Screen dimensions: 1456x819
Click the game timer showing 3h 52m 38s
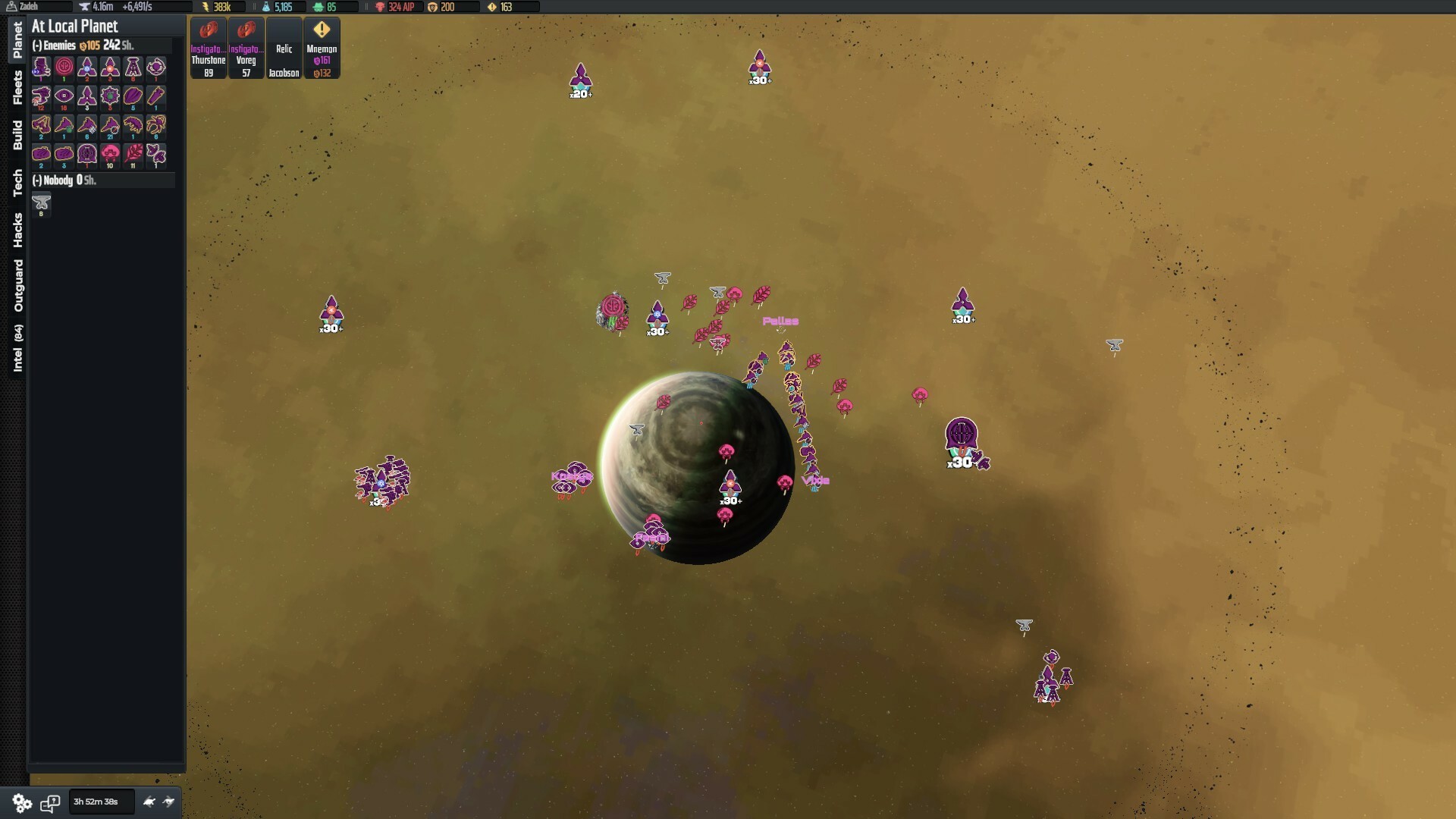(100, 802)
